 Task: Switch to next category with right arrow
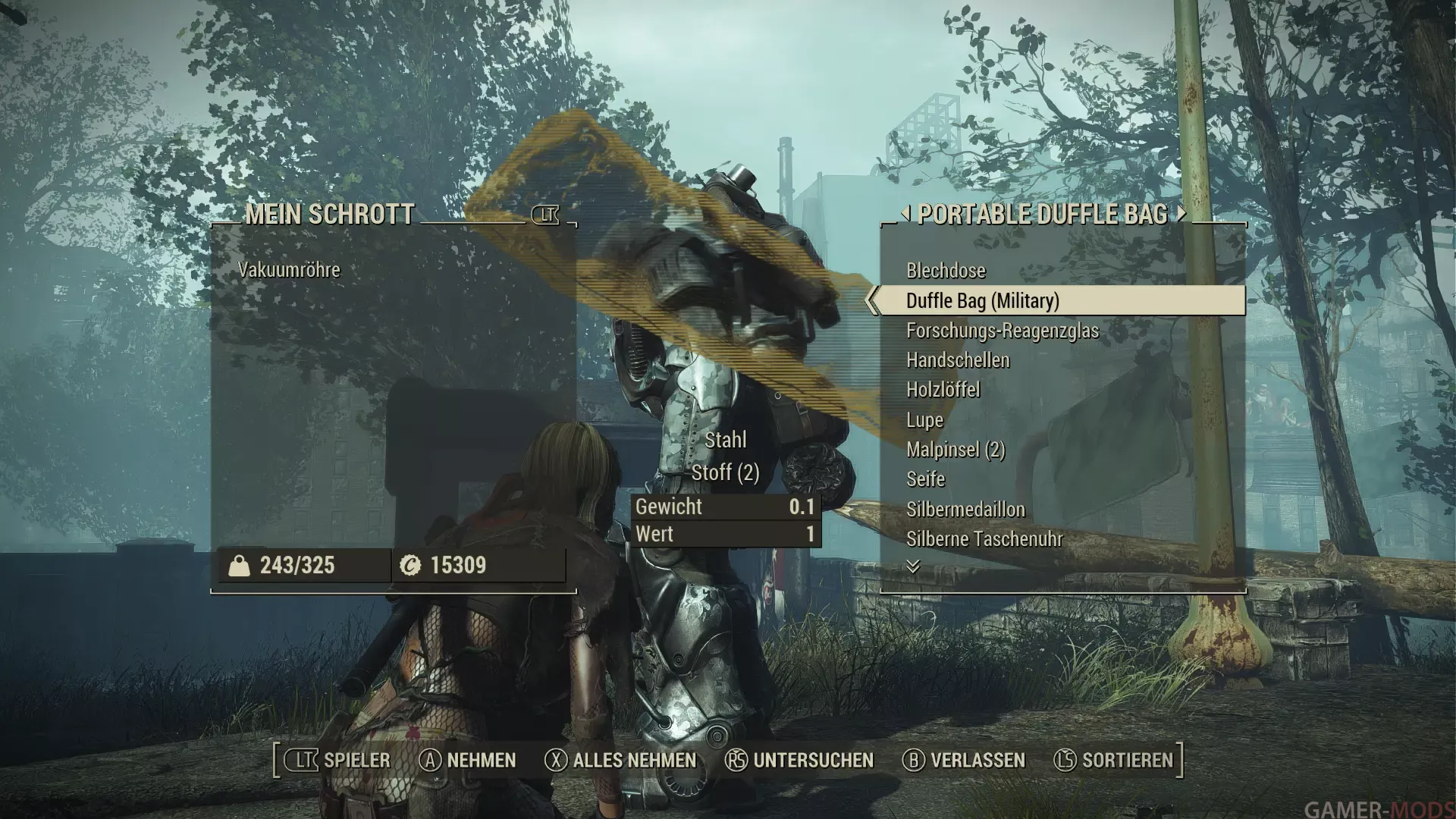[1181, 214]
